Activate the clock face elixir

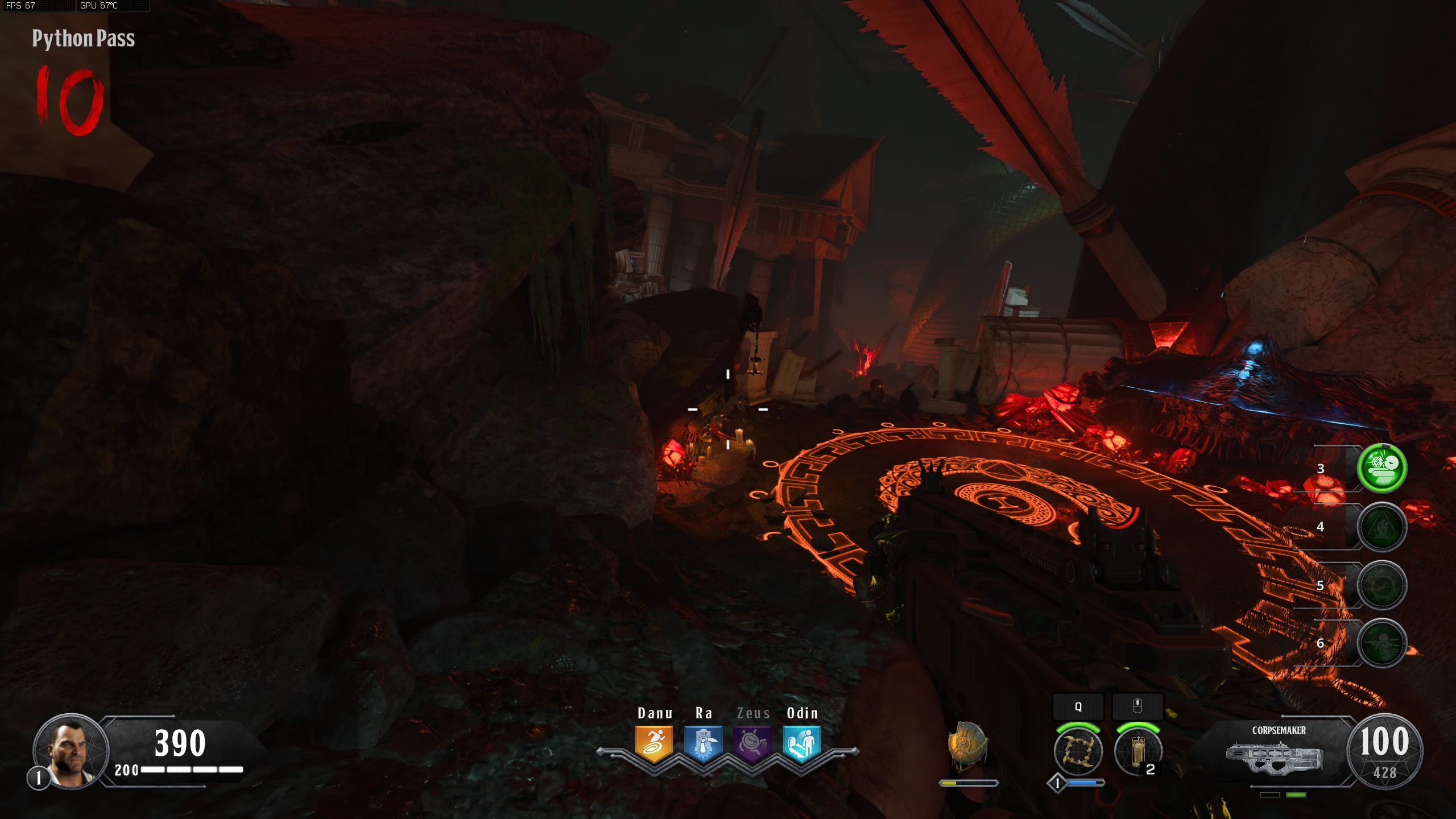click(x=1381, y=585)
